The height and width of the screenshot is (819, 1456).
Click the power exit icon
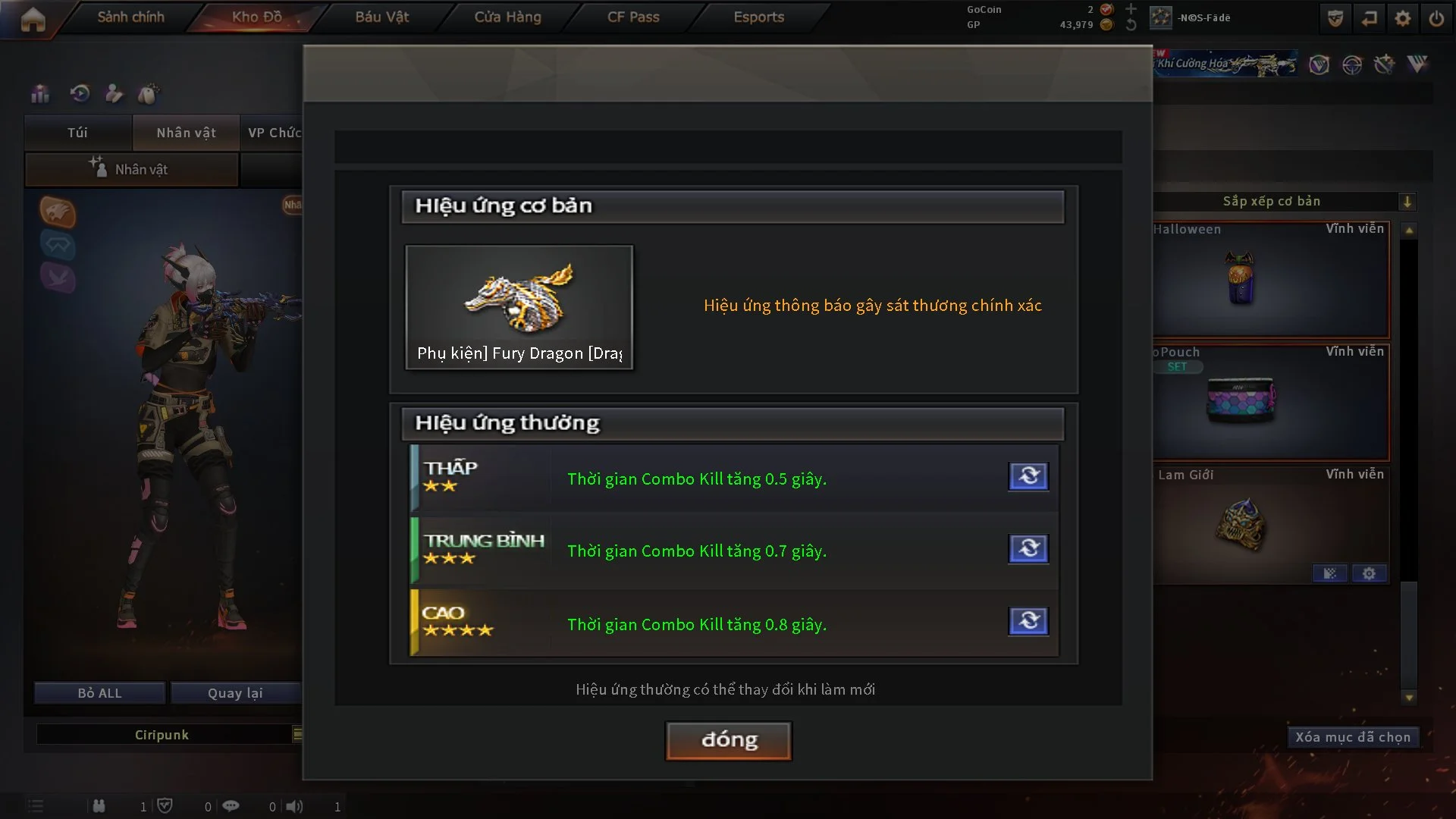point(1436,18)
